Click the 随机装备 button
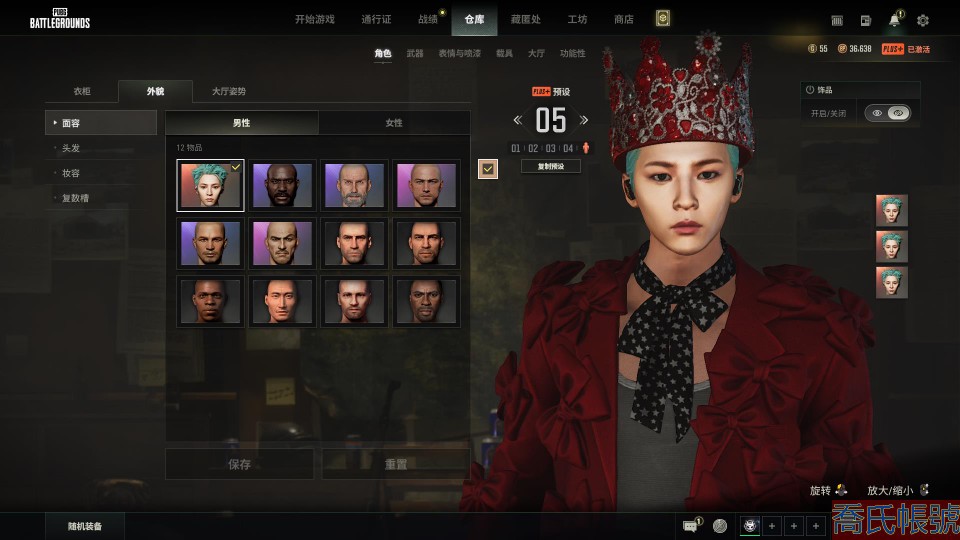 point(83,526)
